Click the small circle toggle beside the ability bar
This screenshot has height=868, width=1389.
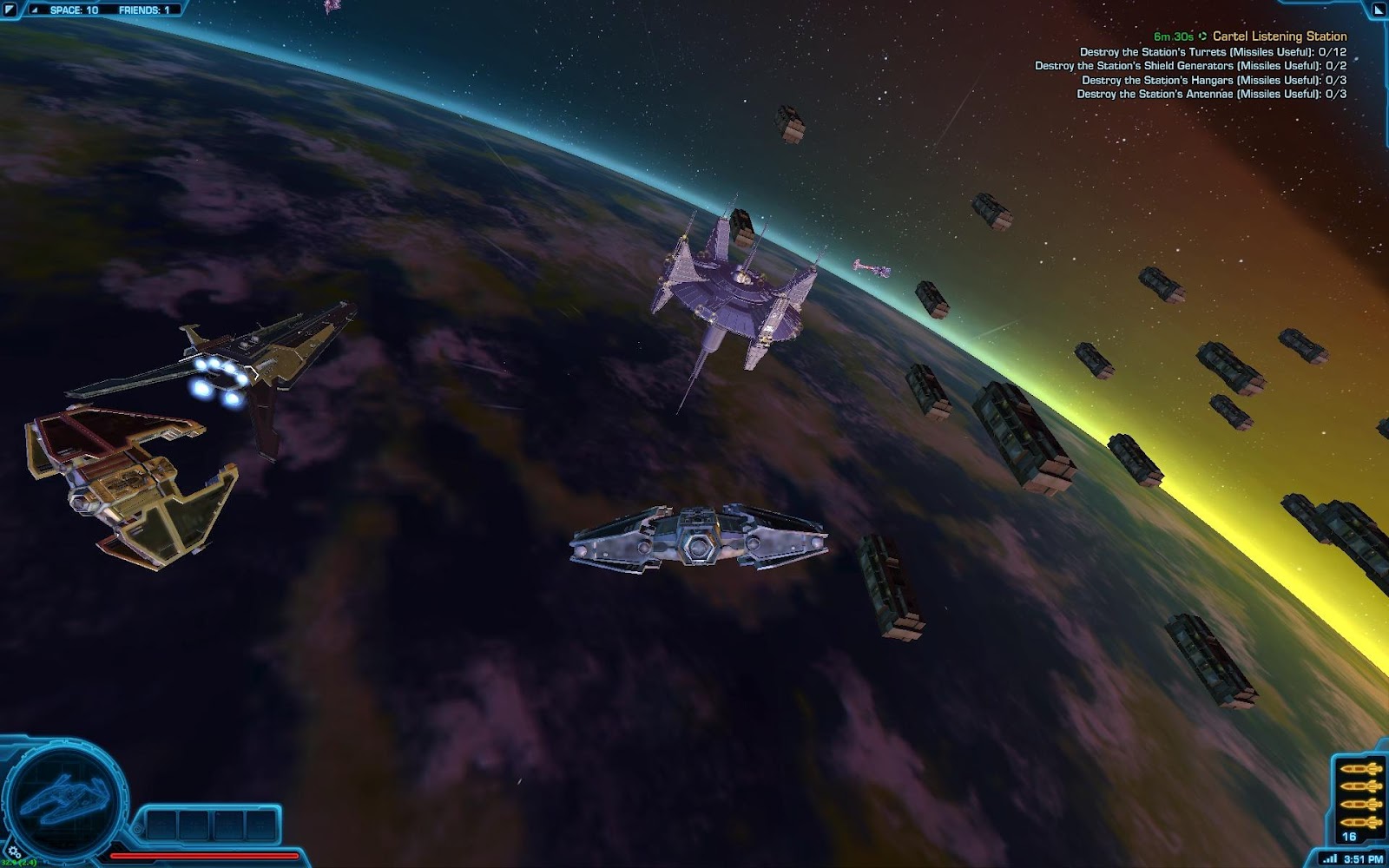click(138, 828)
